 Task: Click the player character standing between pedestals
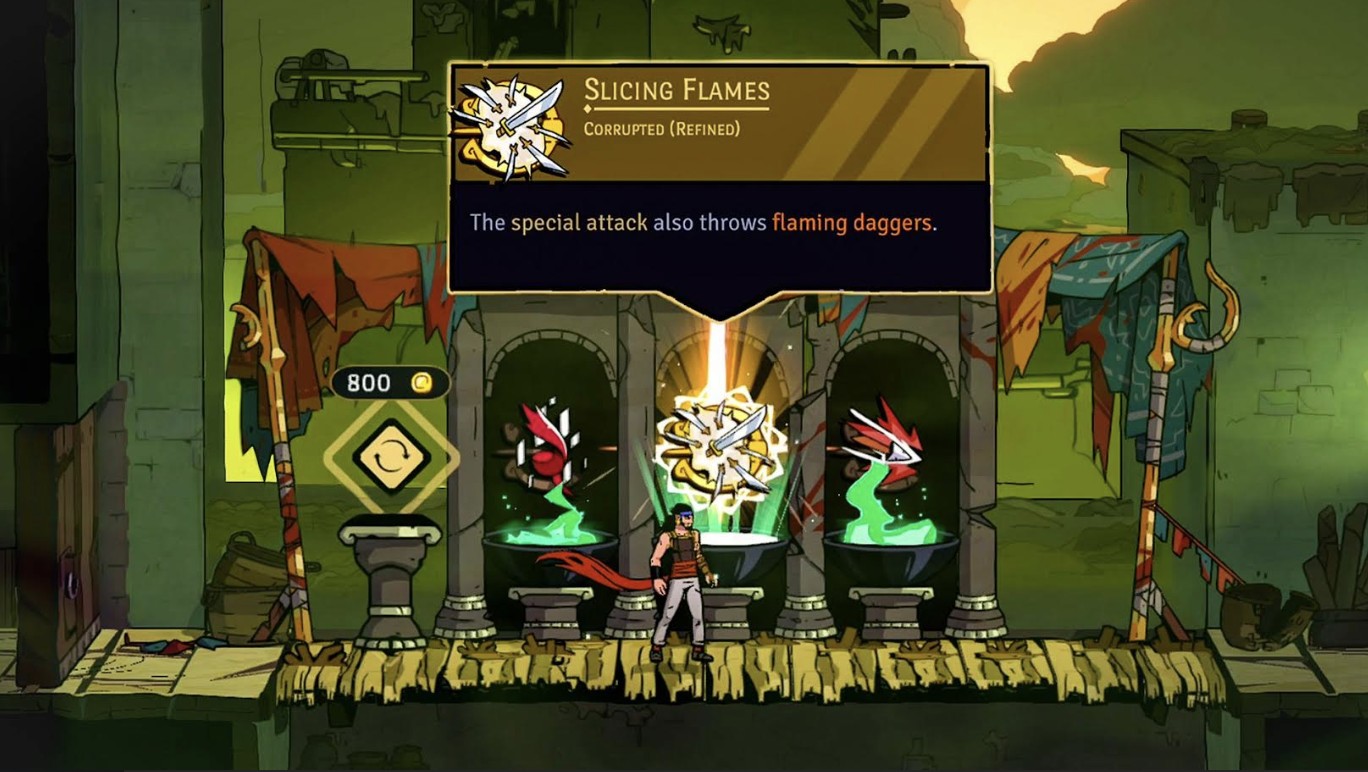pyautogui.click(x=680, y=580)
